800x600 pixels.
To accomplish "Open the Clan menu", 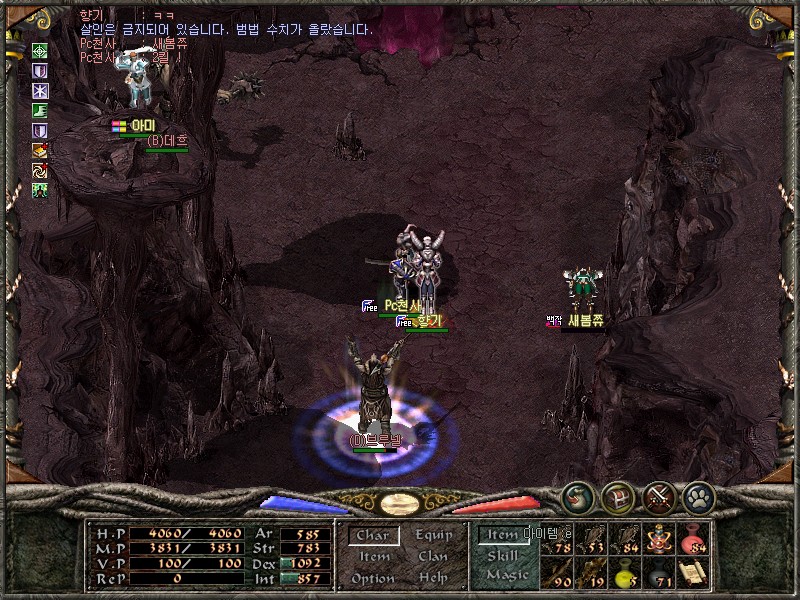I will [433, 557].
